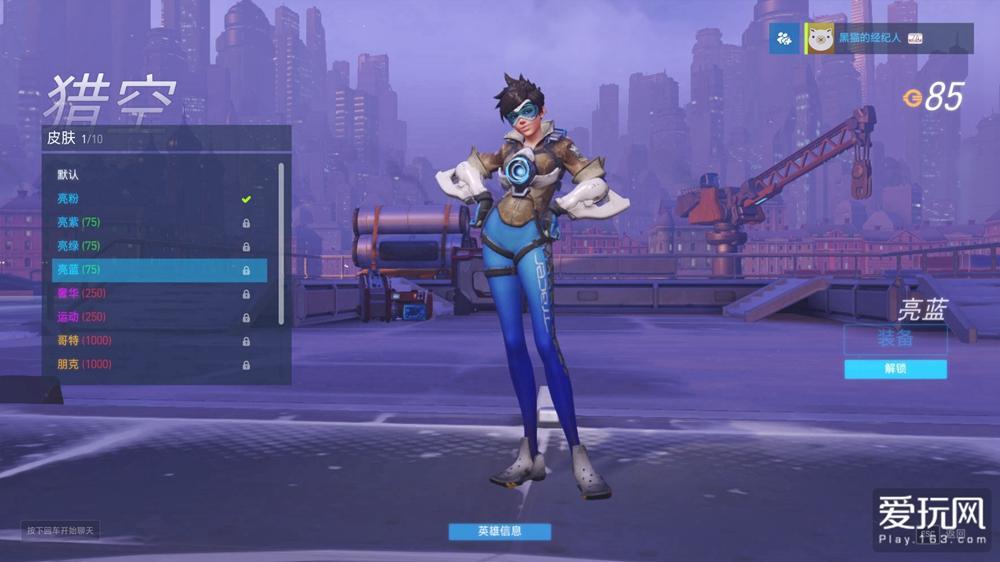
Task: Select the 运动 (250) skin entry
Action: (150, 317)
